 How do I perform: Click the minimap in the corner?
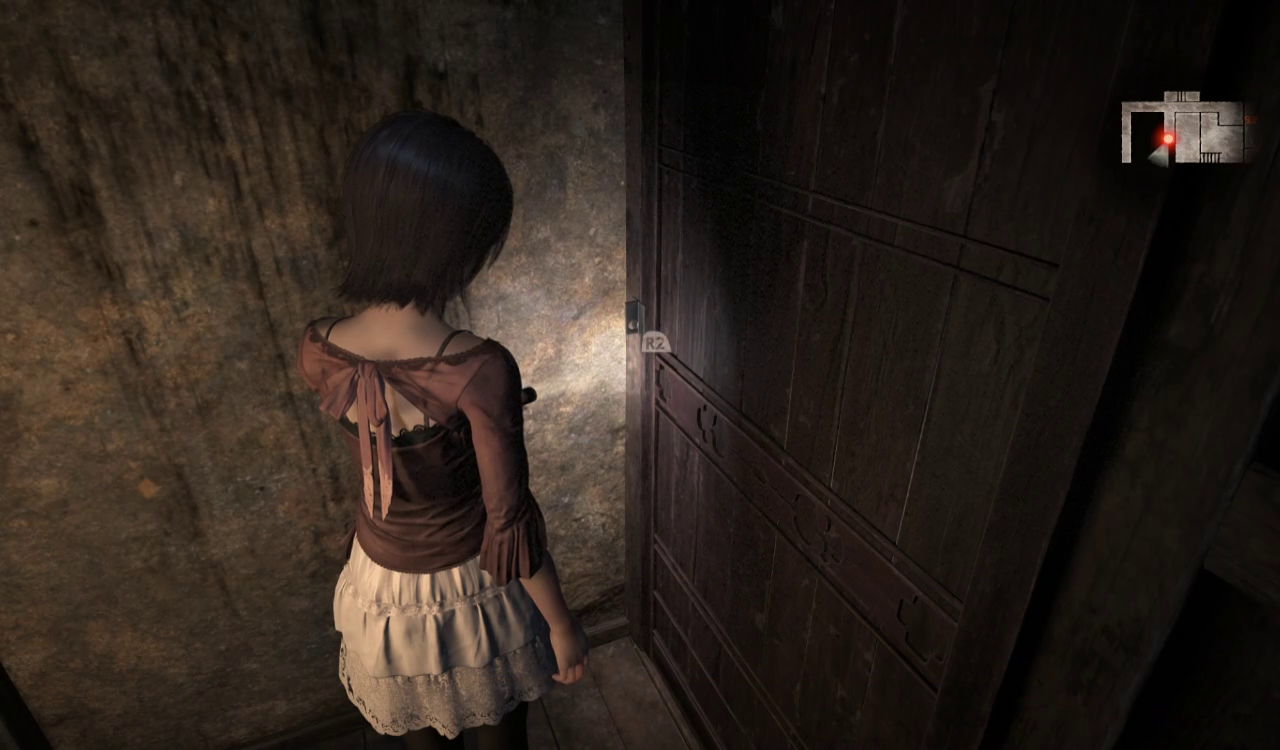1186,130
